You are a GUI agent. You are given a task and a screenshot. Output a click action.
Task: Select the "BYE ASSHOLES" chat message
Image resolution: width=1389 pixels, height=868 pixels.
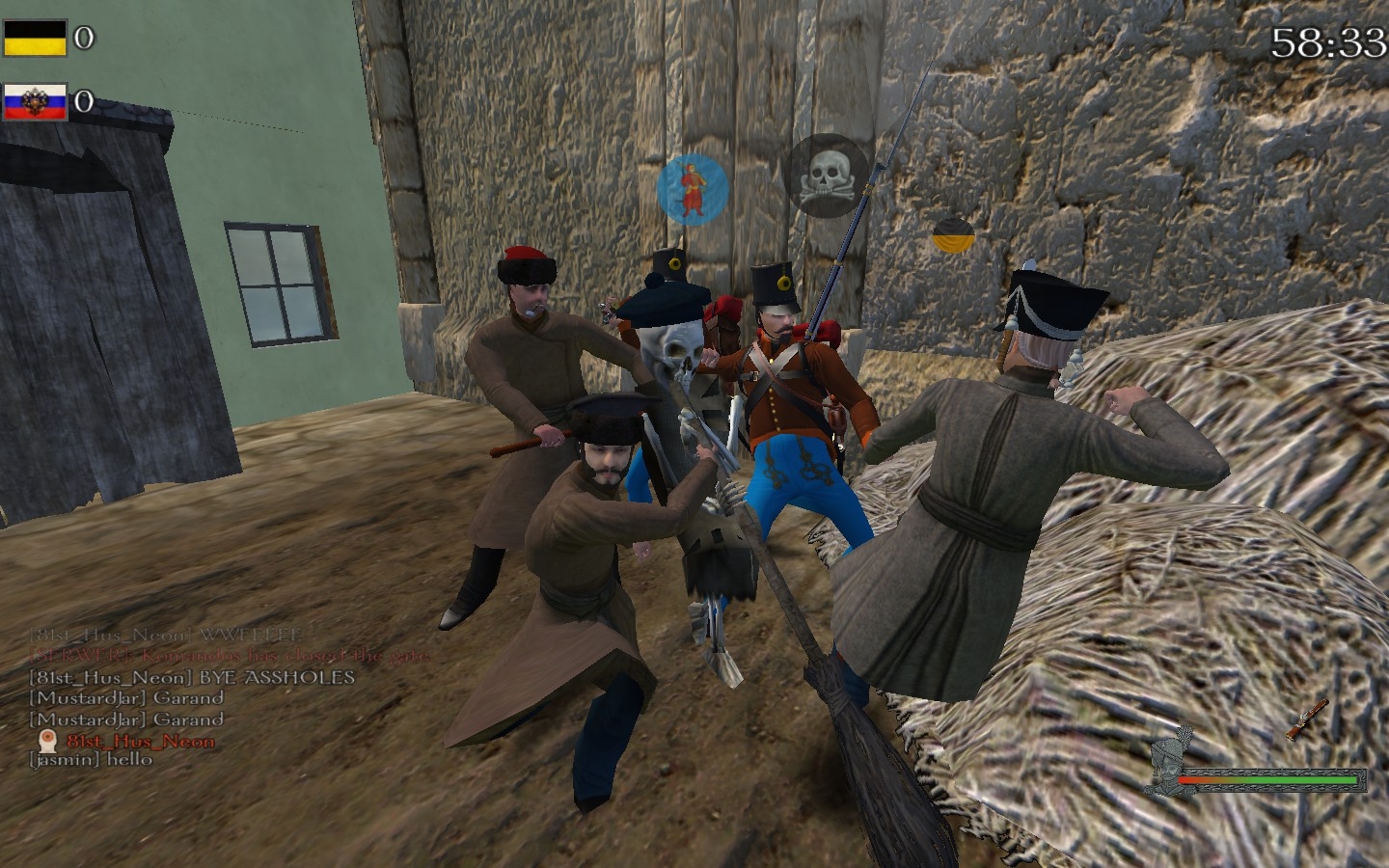tap(192, 677)
